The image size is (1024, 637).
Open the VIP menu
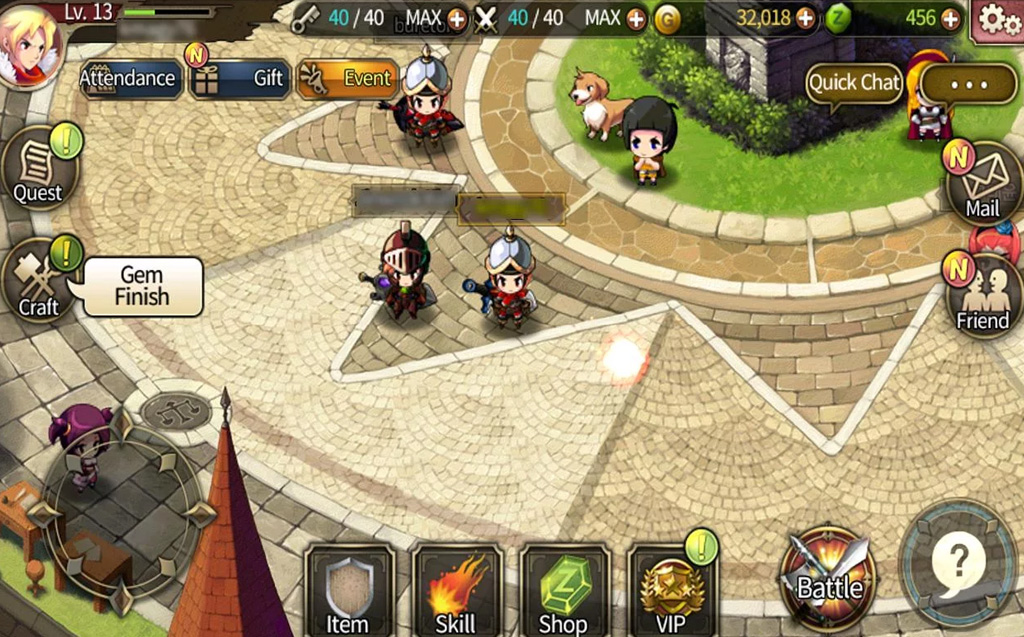[671, 591]
